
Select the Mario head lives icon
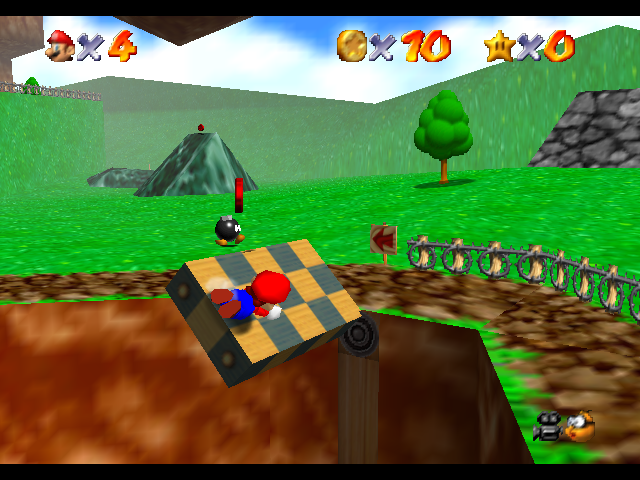coord(60,45)
